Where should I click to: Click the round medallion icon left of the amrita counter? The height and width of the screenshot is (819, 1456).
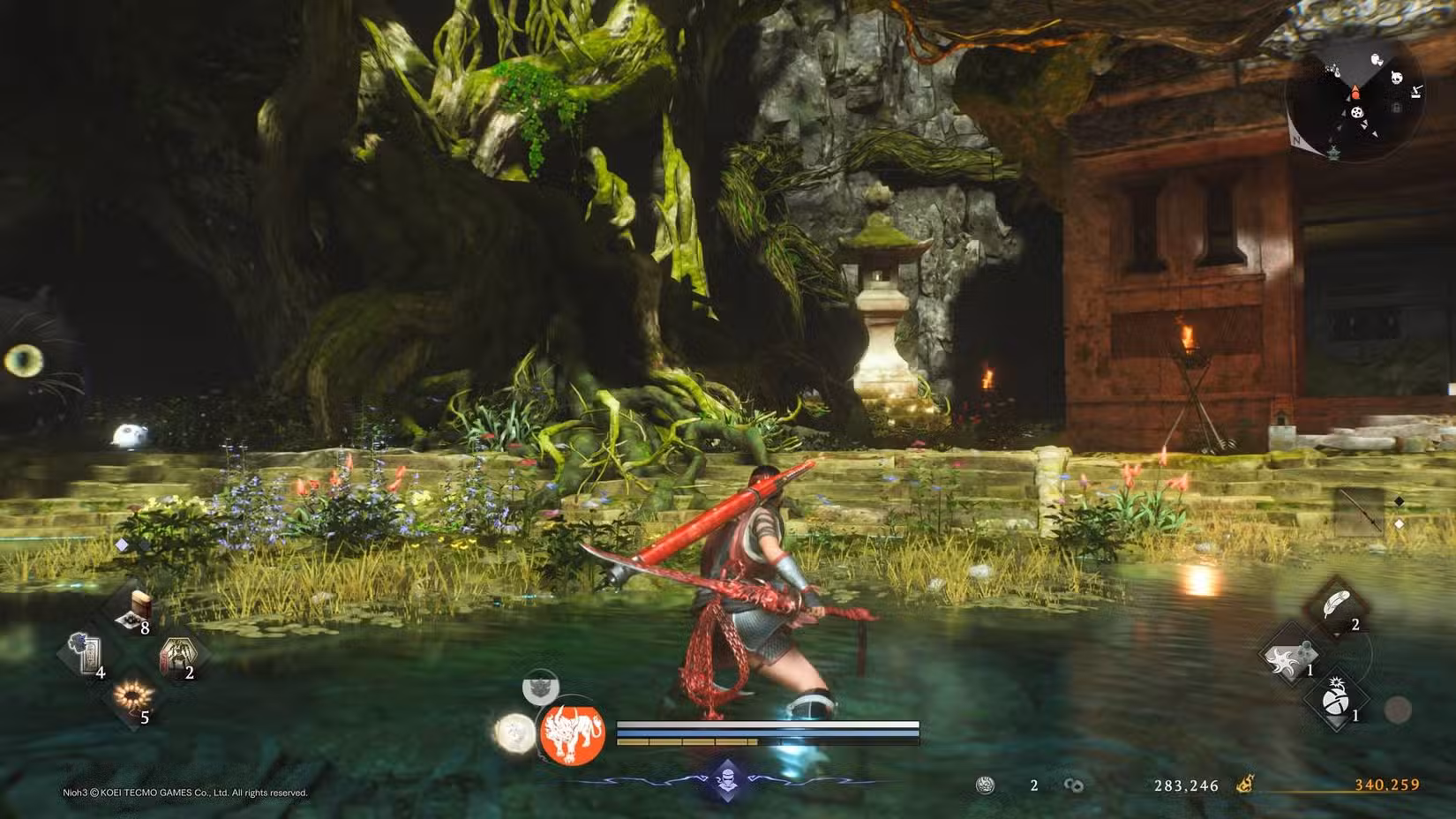[985, 785]
